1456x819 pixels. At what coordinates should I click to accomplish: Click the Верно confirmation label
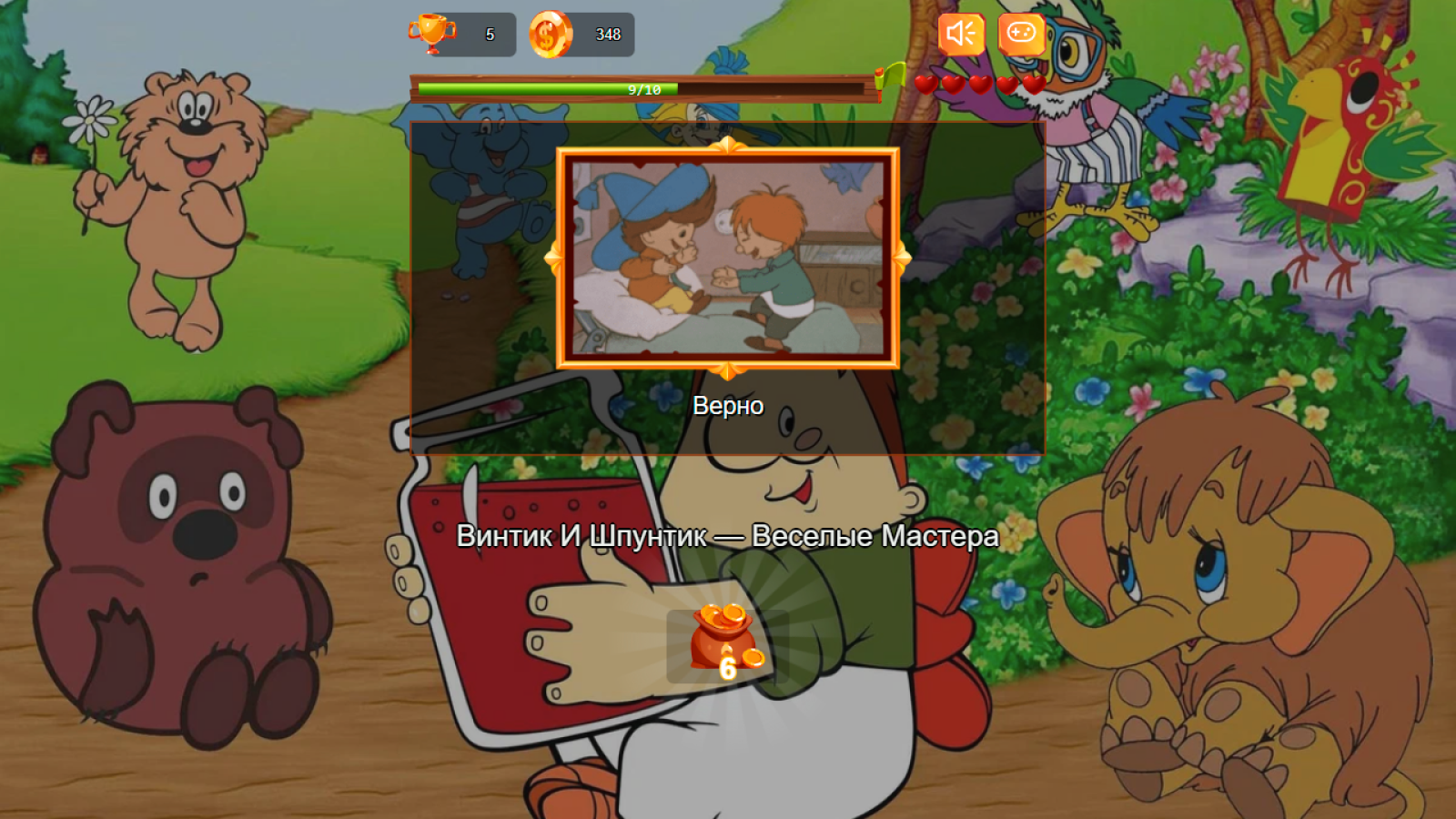[728, 407]
